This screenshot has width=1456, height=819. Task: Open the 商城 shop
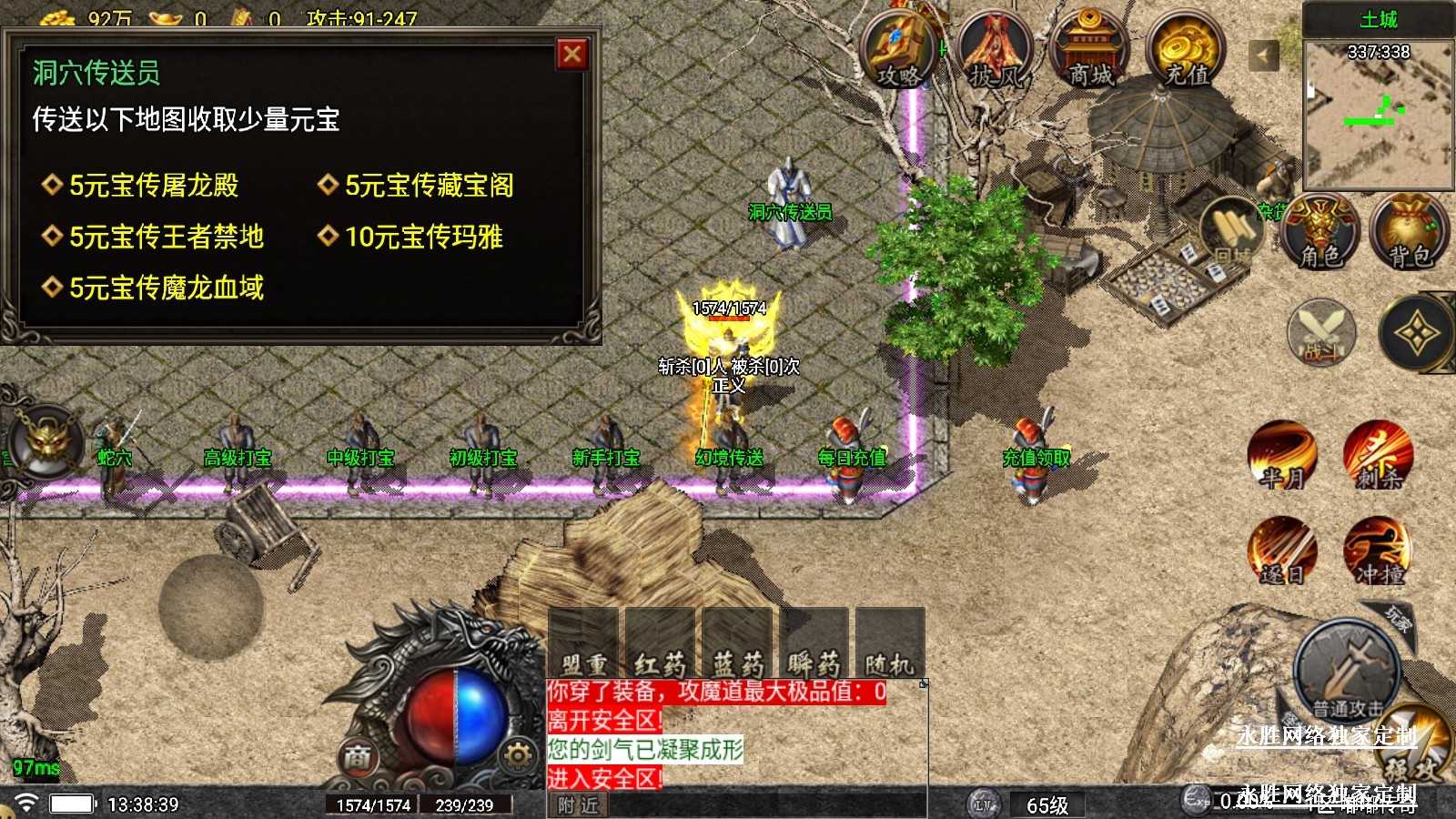(x=1089, y=50)
